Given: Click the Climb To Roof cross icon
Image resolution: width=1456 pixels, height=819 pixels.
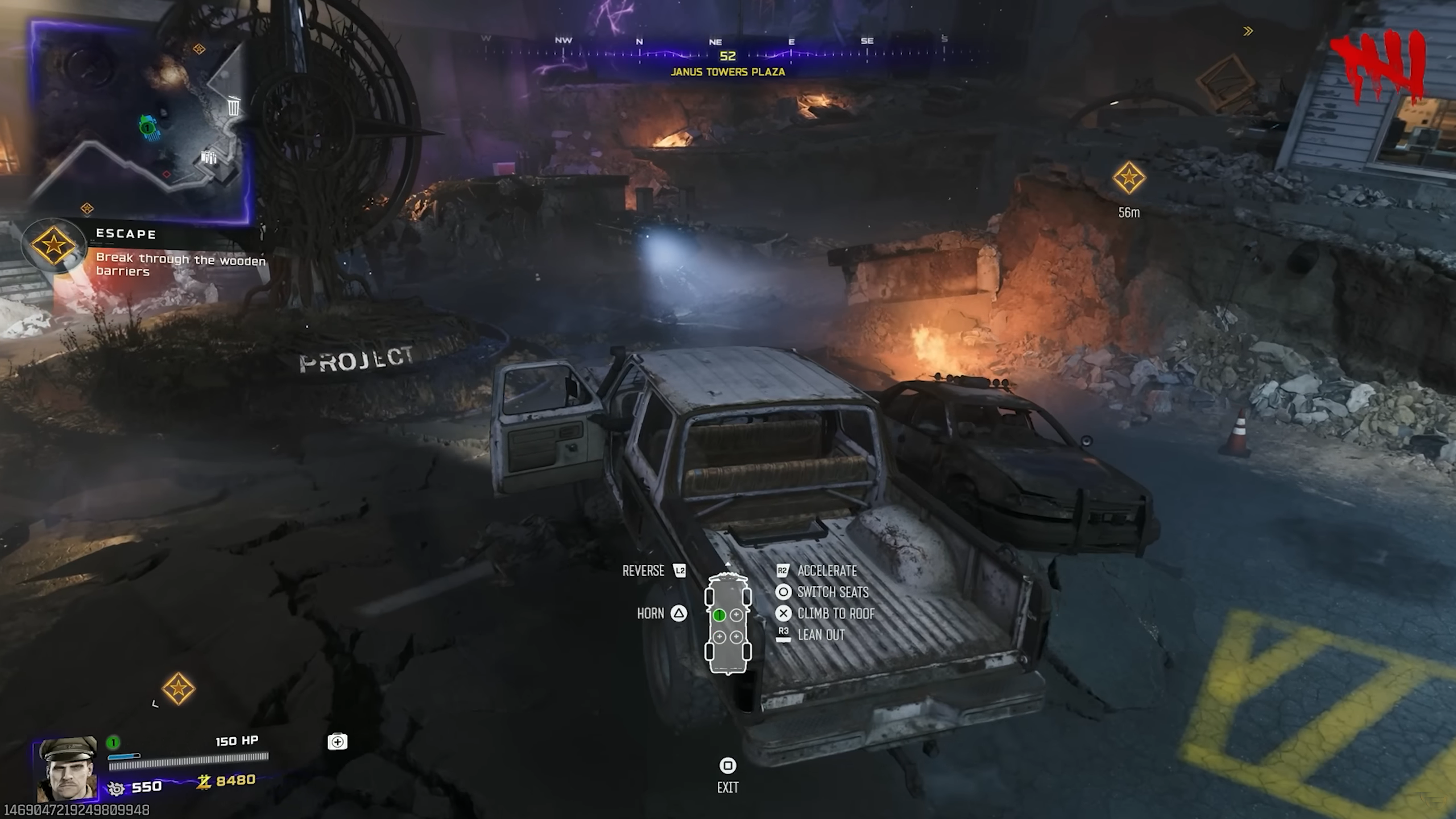Looking at the screenshot, I should point(784,614).
